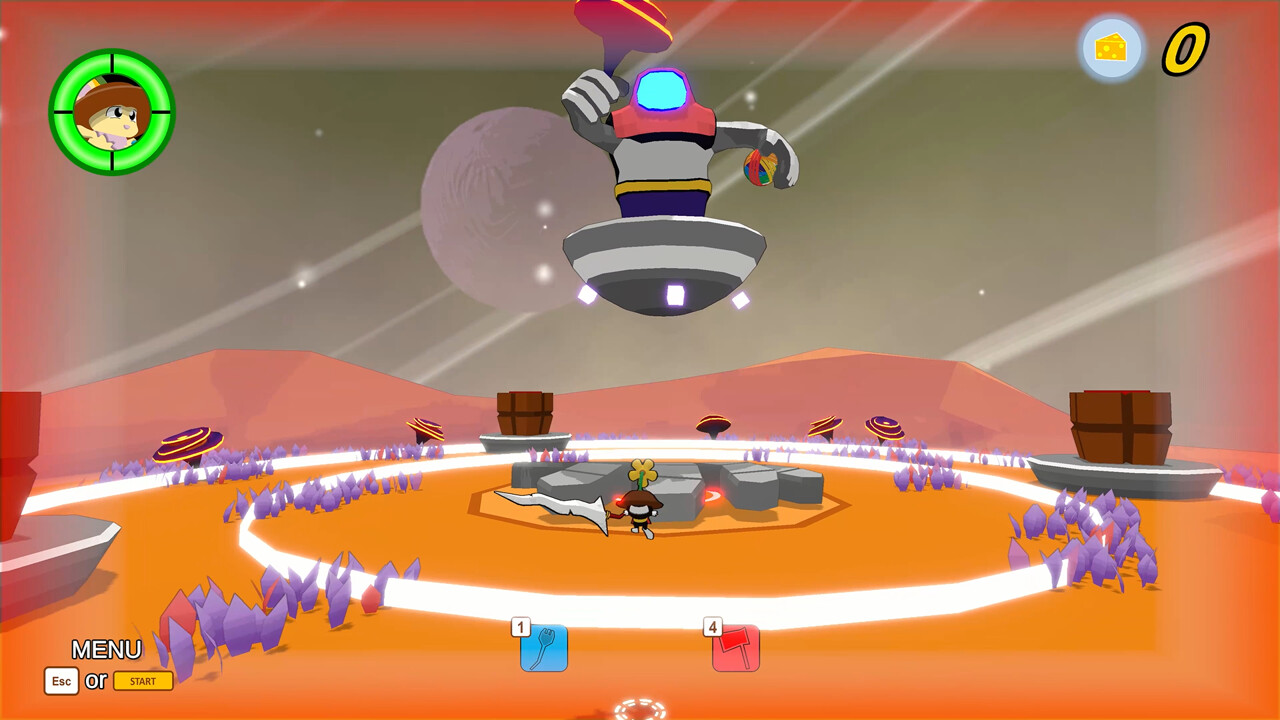1280x720 pixels.
Task: Click the glowing blue dome on the robot's head
Action: 662,88
